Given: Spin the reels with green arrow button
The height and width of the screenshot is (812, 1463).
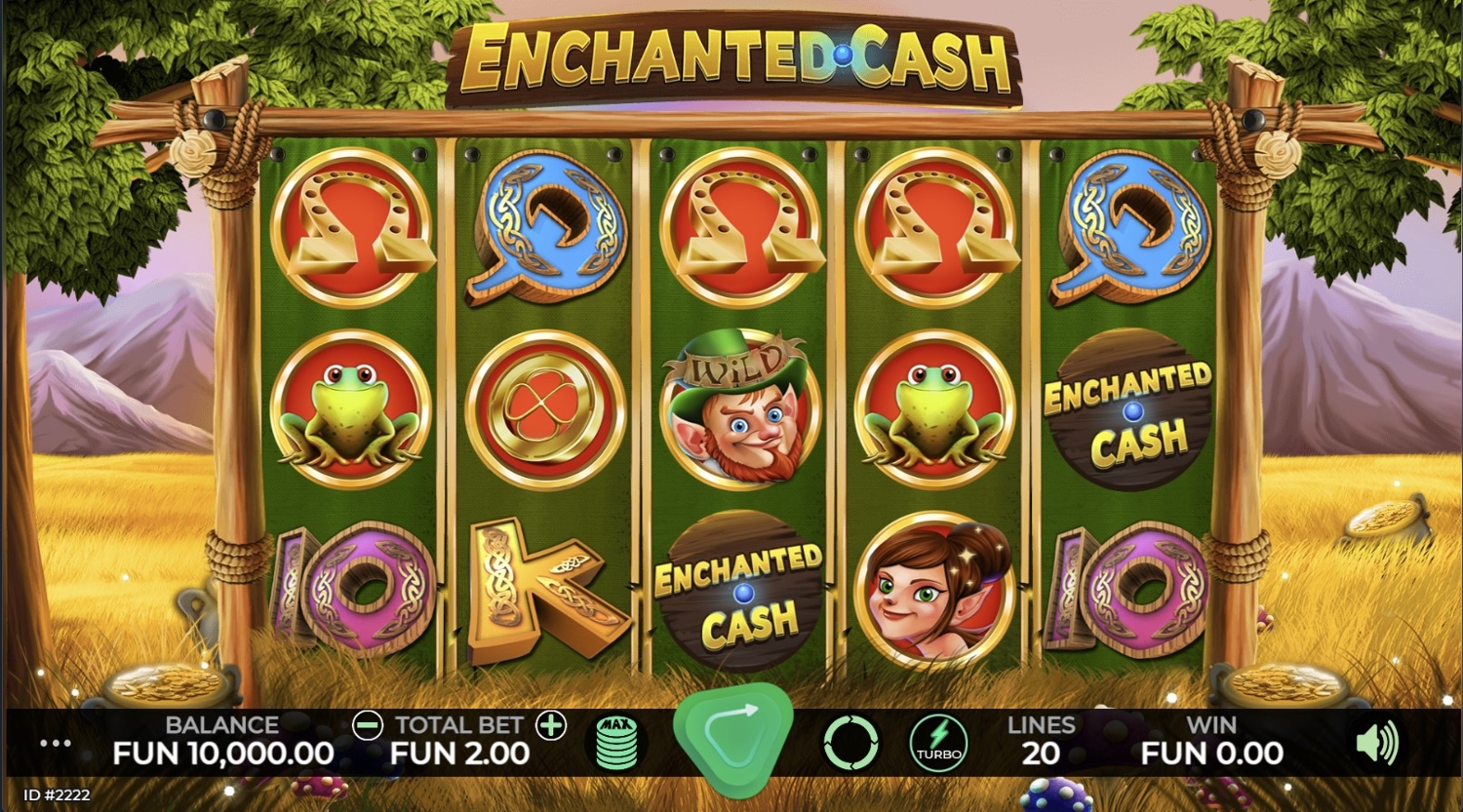Looking at the screenshot, I should [x=732, y=741].
